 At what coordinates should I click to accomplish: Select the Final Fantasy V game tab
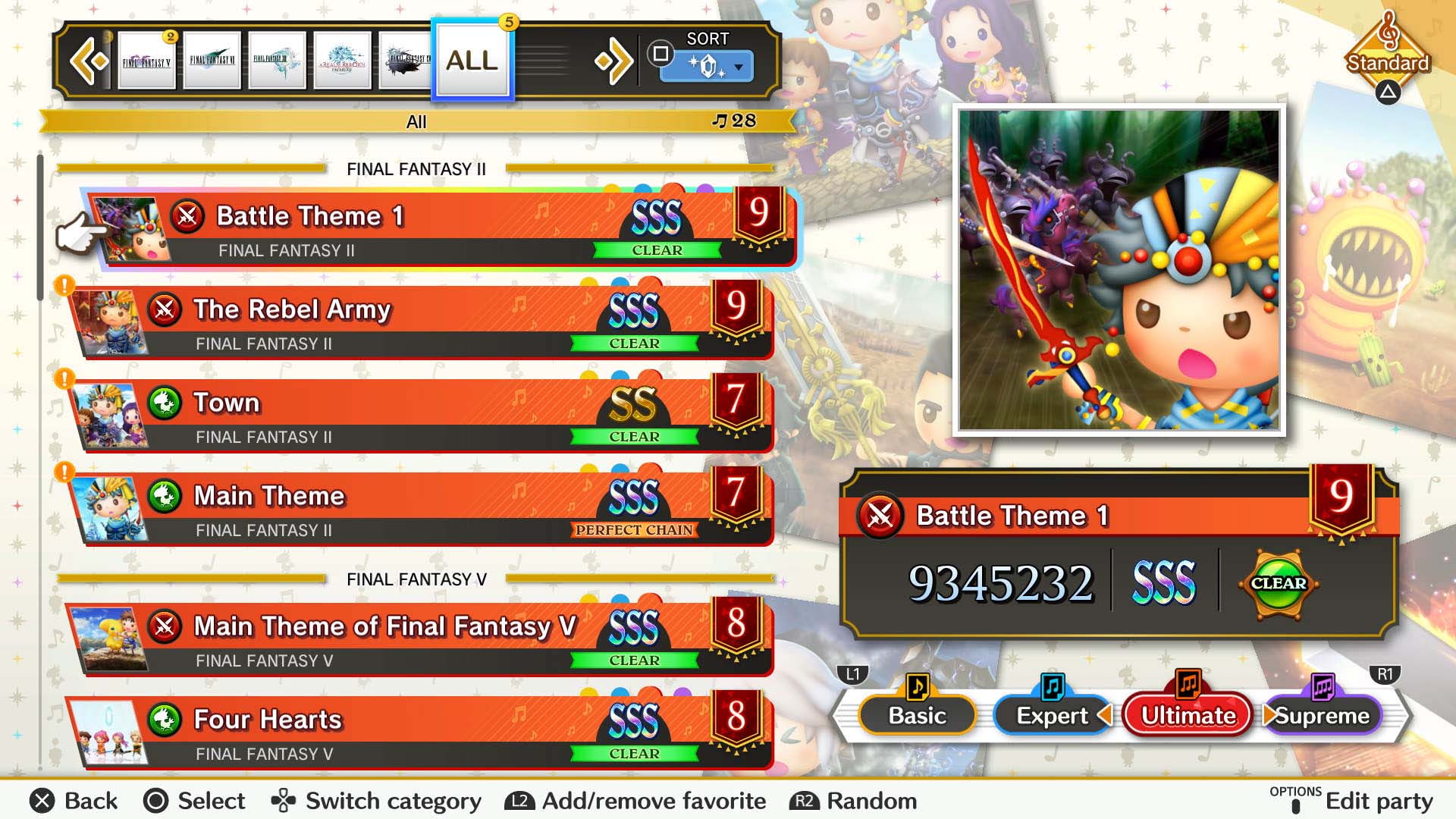(x=146, y=59)
